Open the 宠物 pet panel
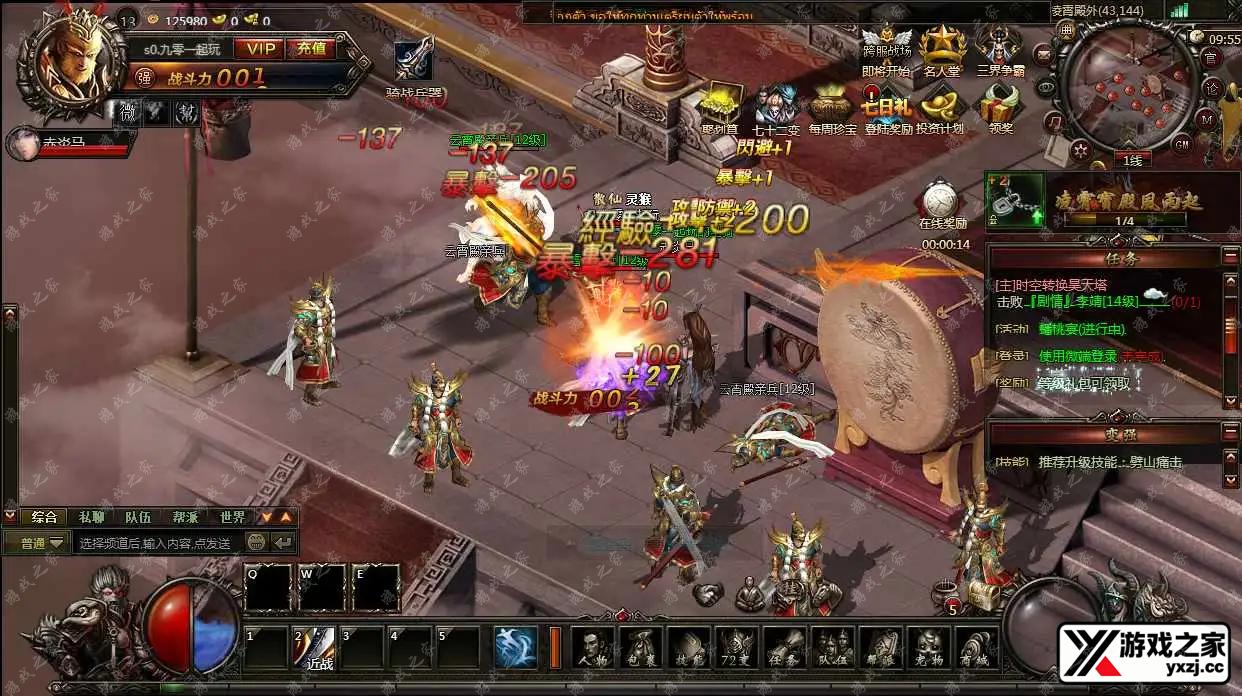 pos(929,647)
